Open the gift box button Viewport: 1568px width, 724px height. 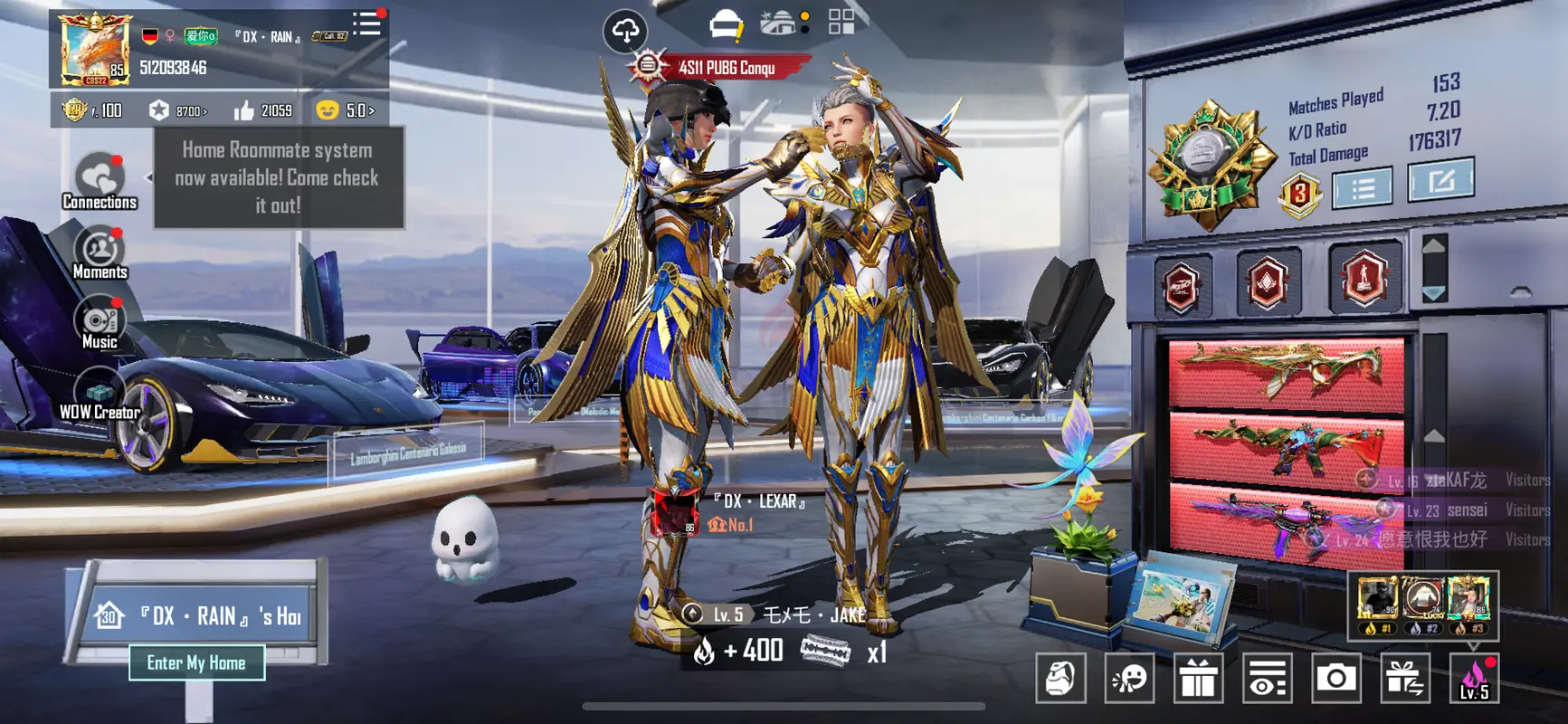1198,678
